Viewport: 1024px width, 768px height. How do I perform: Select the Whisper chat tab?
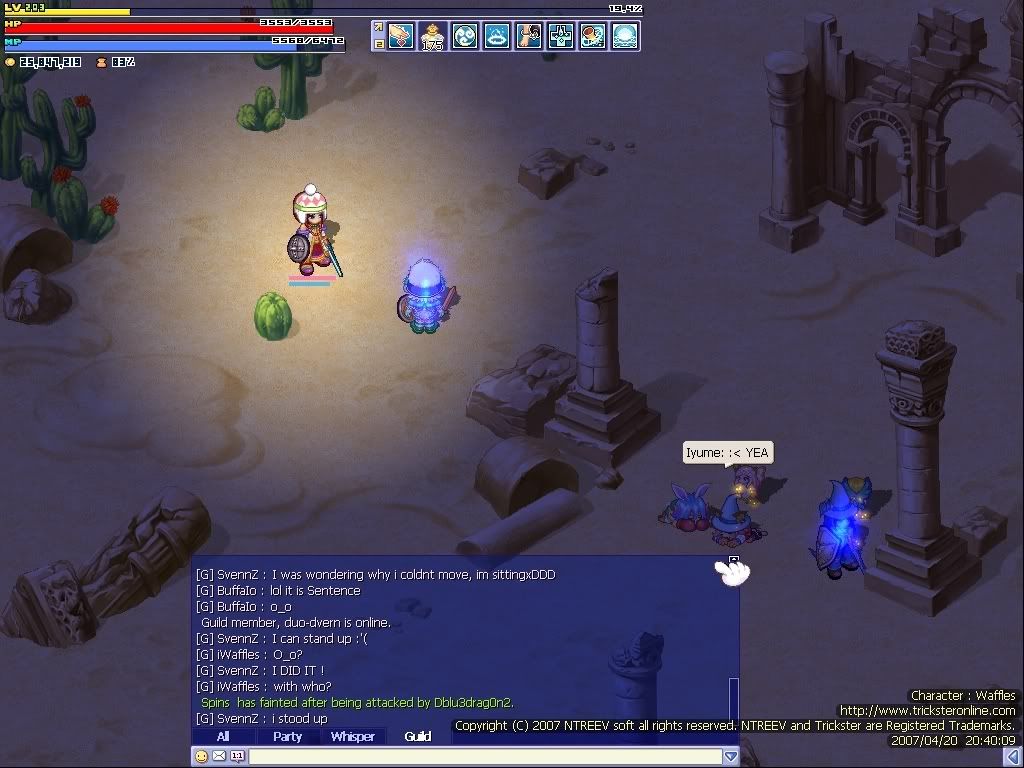[353, 737]
